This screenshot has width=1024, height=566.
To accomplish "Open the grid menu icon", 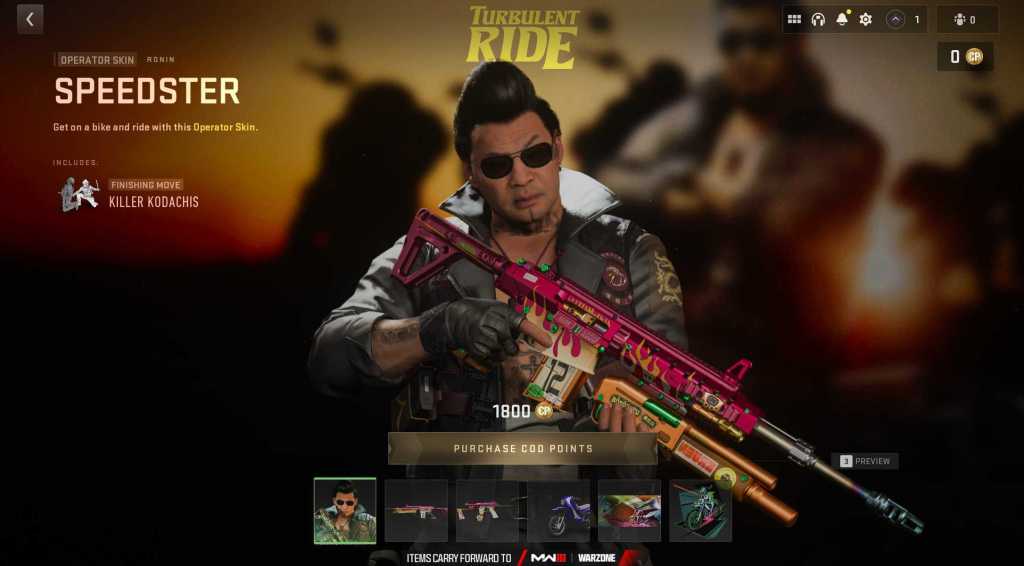I will 795,19.
